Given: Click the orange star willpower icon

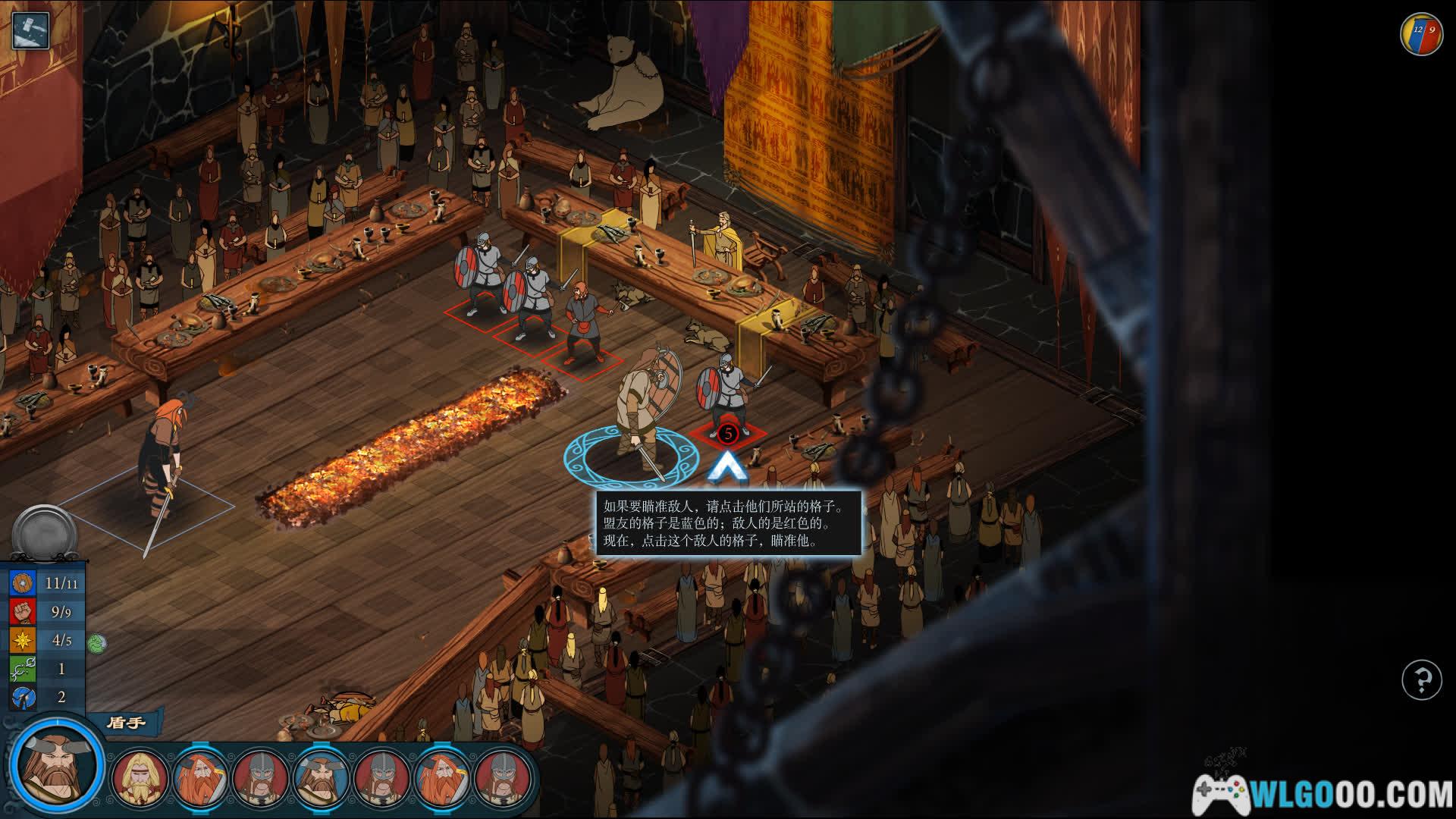Looking at the screenshot, I should 23,640.
